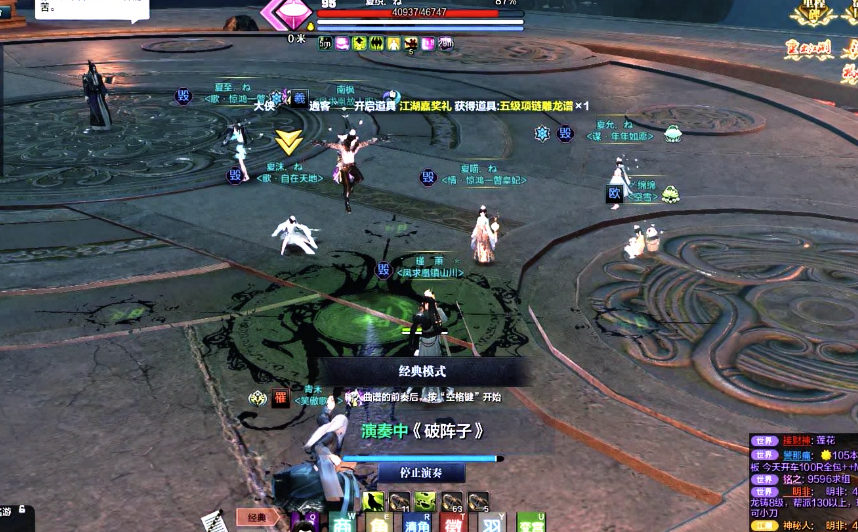Click the yellow figure buff icon
Viewport: 858px width, 532px height.
[x=394, y=43]
